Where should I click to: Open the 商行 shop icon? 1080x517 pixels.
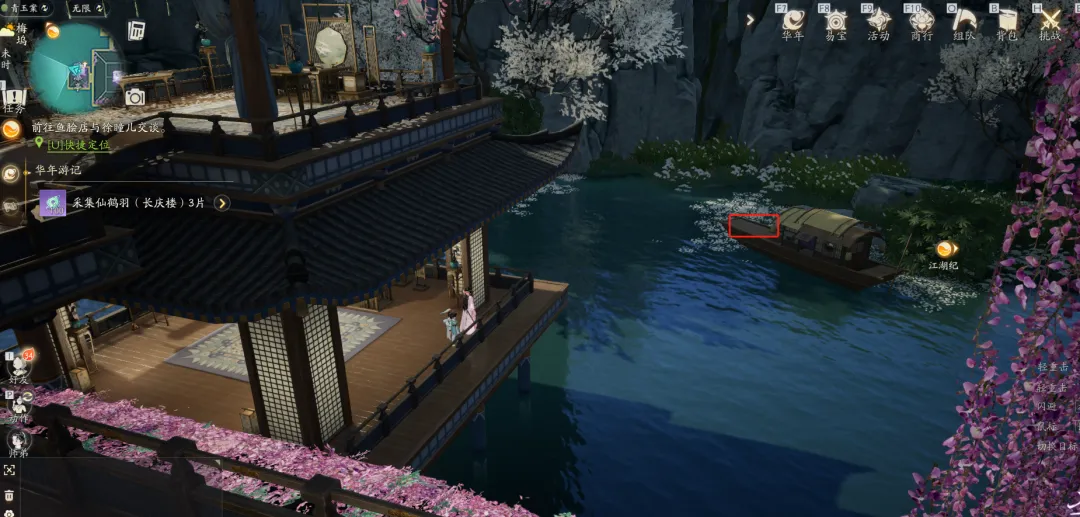point(921,20)
